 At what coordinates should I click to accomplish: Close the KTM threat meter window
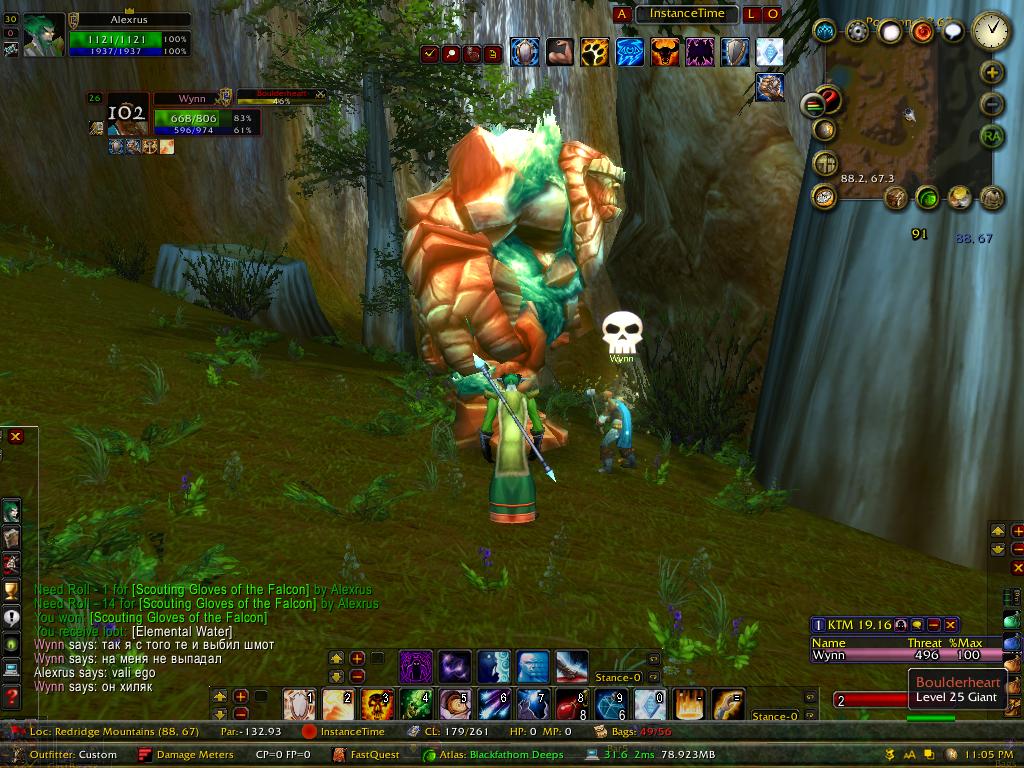[951, 625]
